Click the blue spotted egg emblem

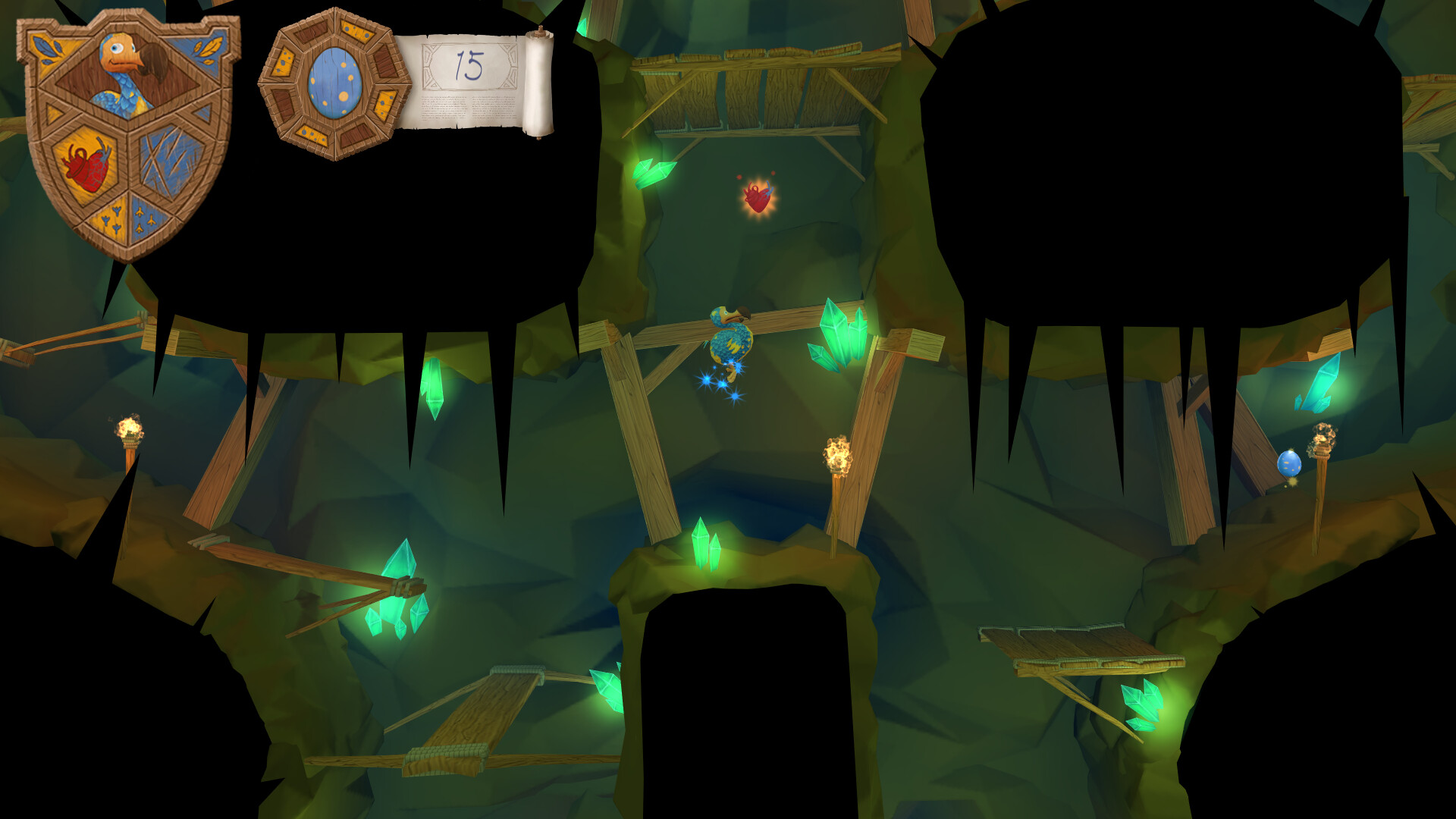[334, 83]
